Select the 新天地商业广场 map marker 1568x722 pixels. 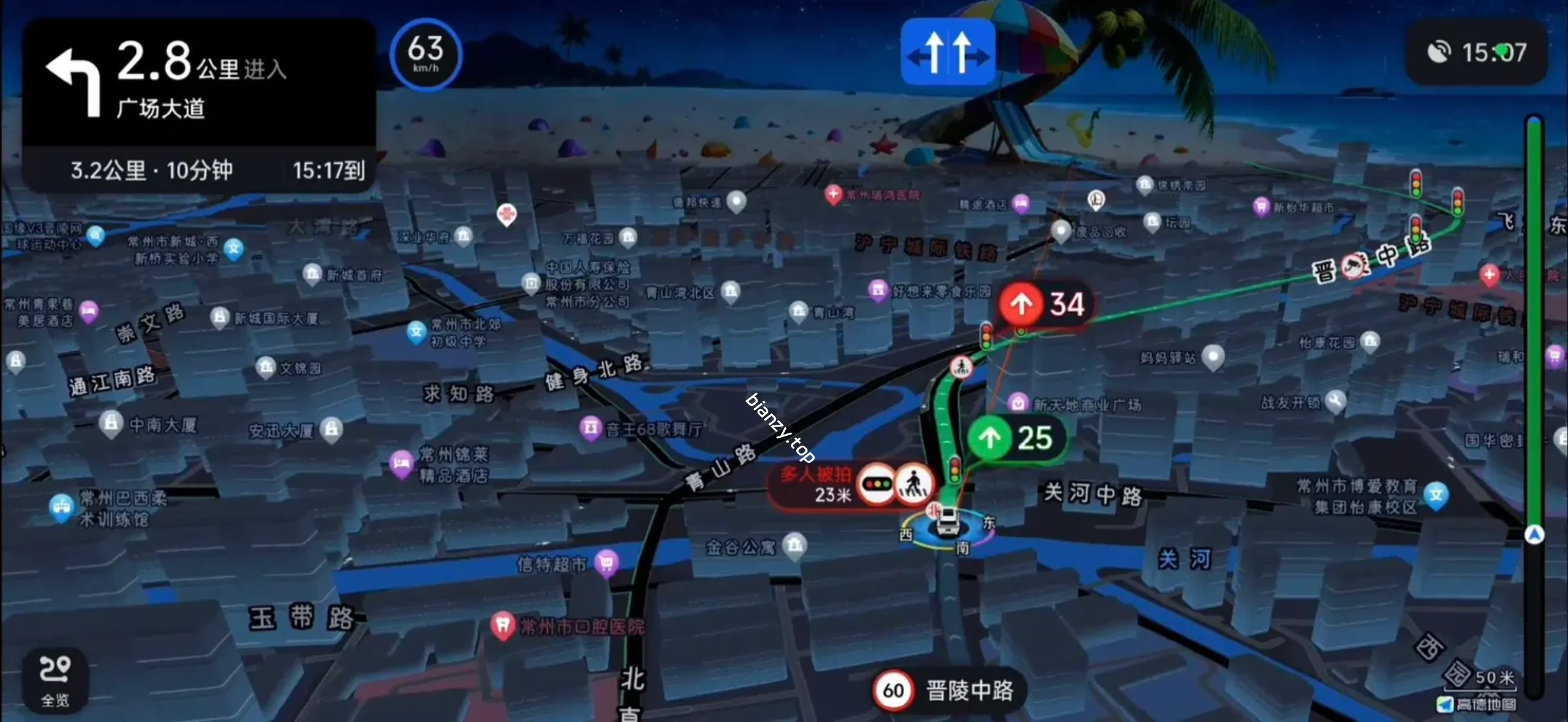1017,403
